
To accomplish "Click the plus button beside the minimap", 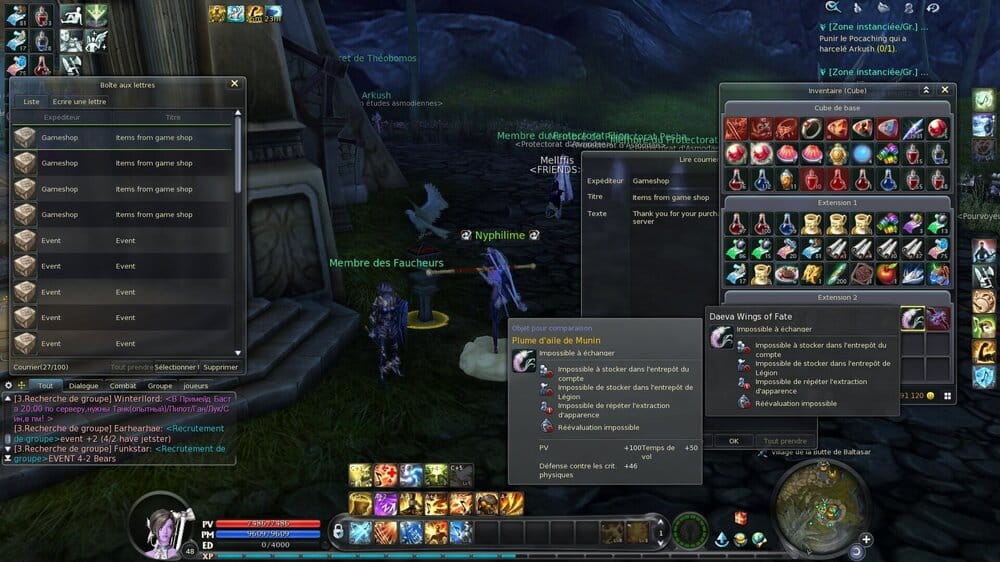I will (x=866, y=539).
